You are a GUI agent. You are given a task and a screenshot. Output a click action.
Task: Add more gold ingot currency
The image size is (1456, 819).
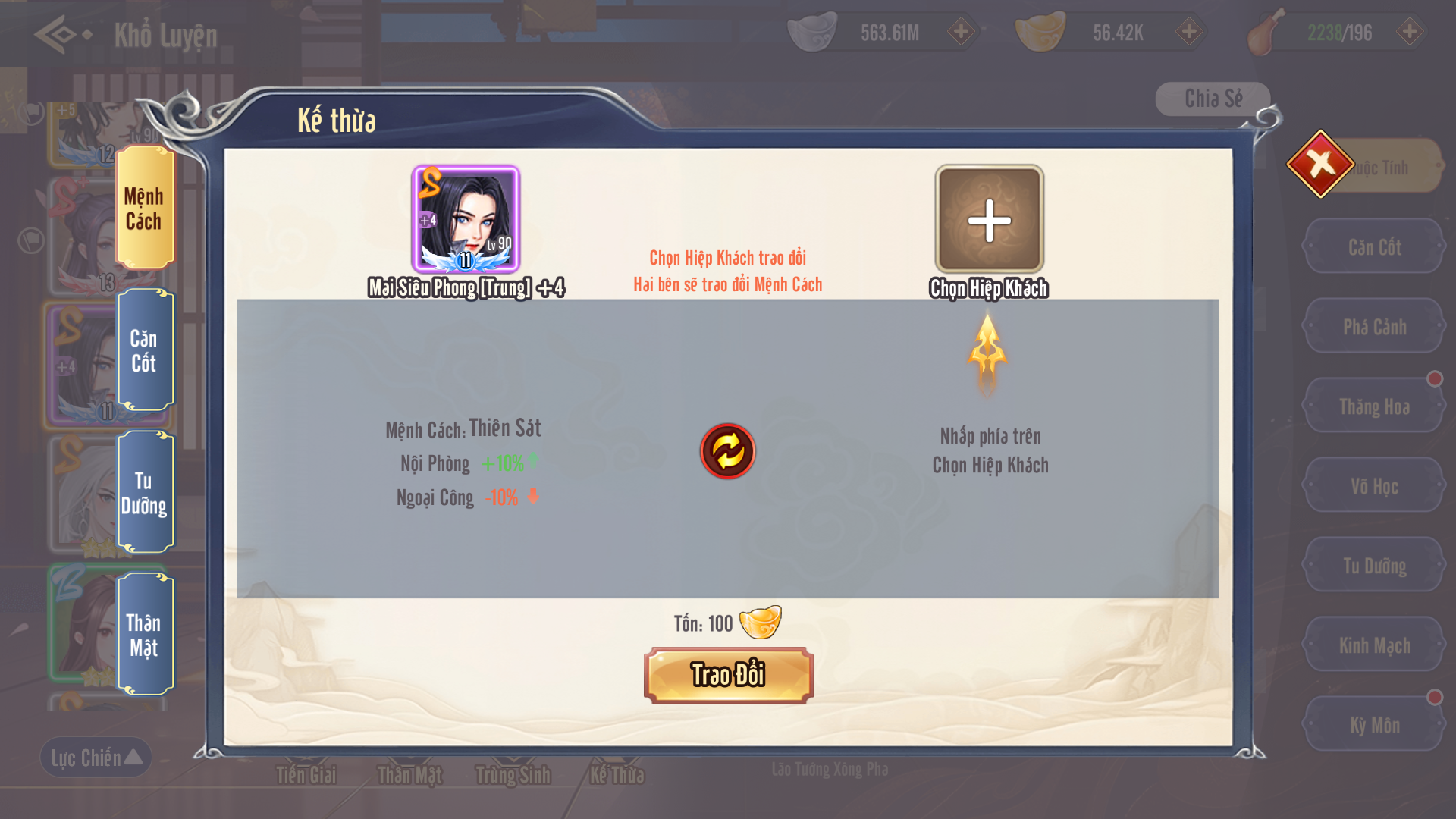point(1188,32)
